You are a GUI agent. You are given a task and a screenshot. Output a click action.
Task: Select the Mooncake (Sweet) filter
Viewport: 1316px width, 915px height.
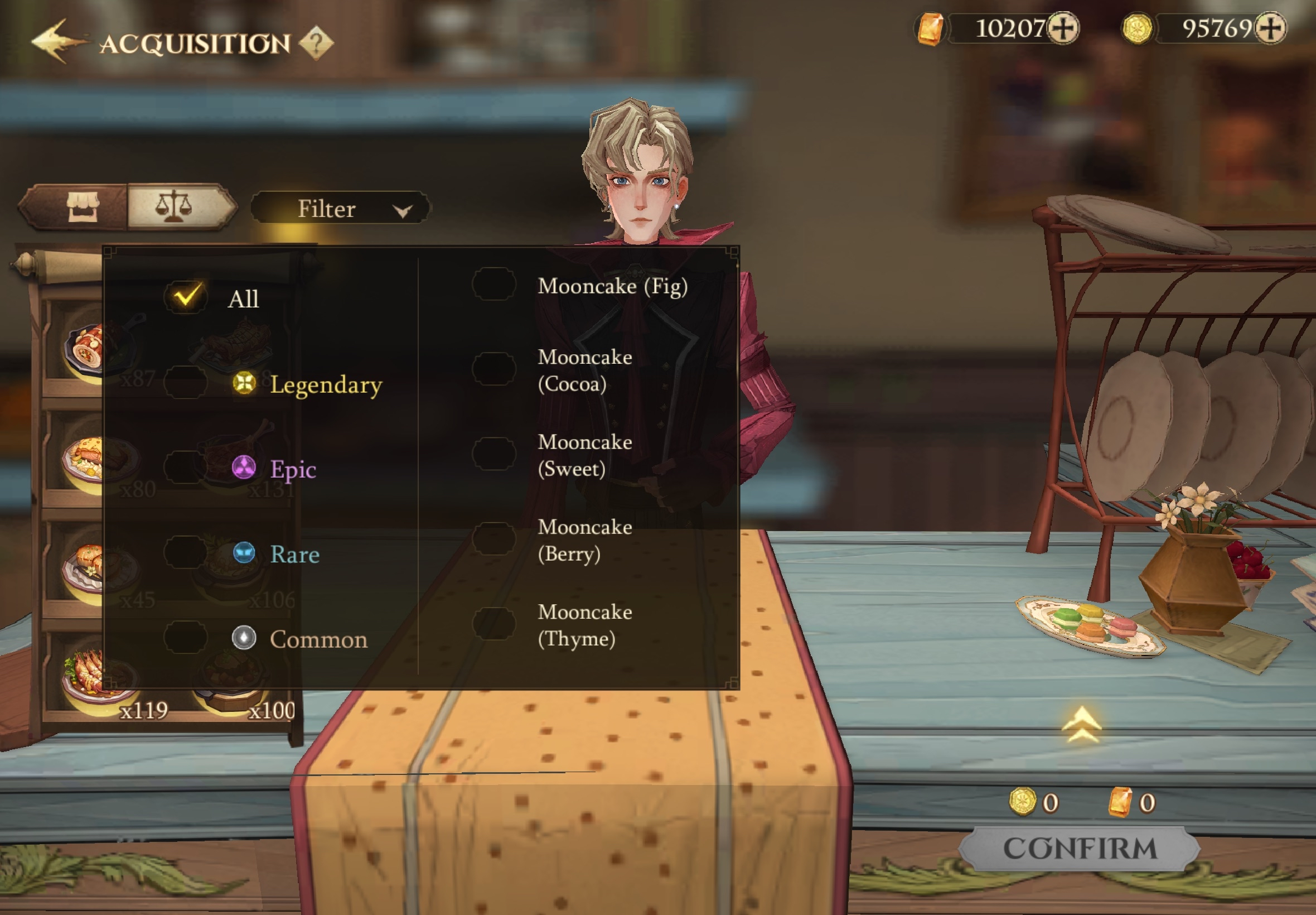(494, 454)
